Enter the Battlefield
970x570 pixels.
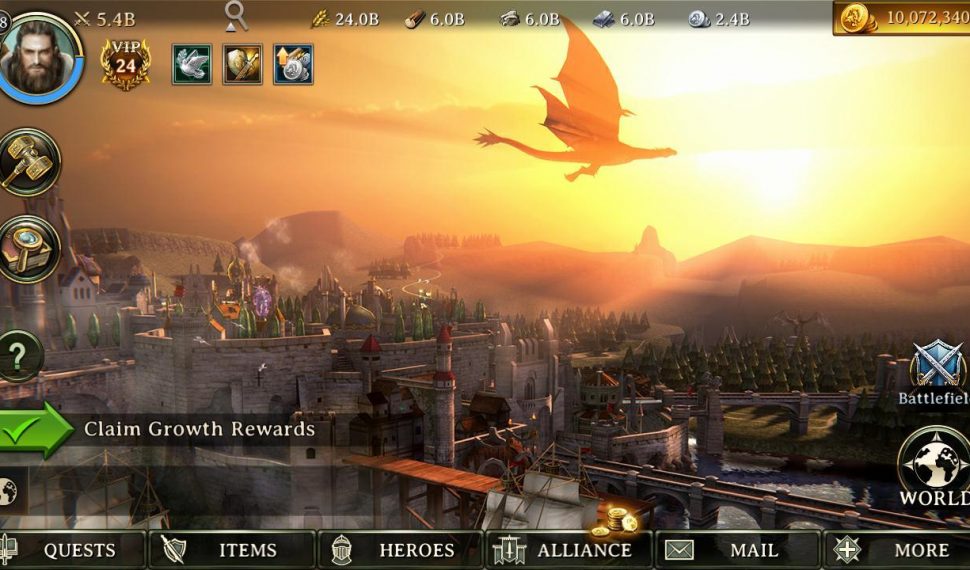[x=936, y=372]
